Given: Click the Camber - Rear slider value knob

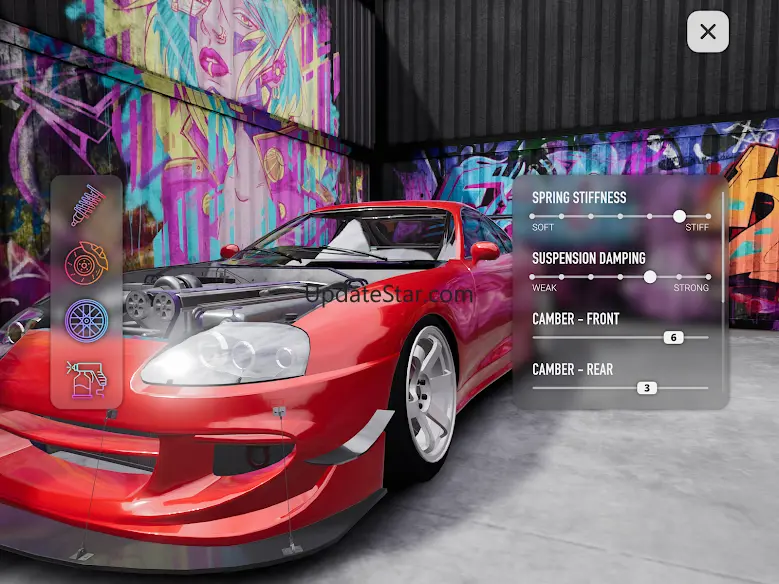Looking at the screenshot, I should coord(647,388).
